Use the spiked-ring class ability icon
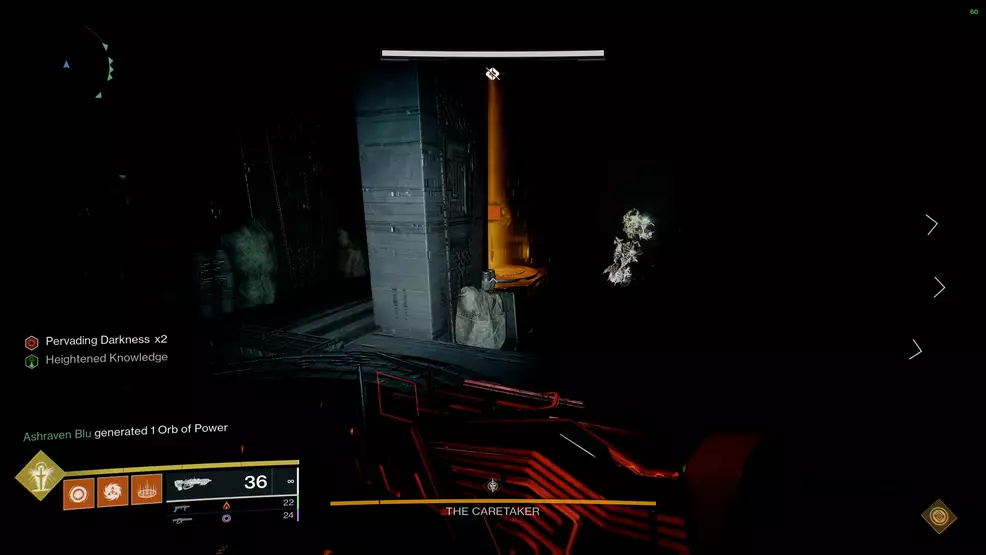This screenshot has width=986, height=555. (146, 491)
